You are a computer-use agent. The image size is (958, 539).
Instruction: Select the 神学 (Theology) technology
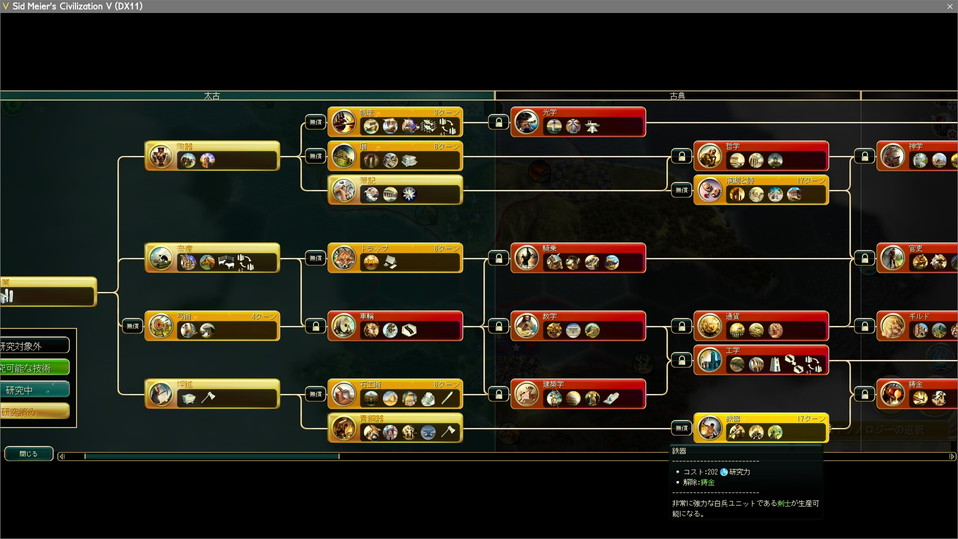[917, 156]
